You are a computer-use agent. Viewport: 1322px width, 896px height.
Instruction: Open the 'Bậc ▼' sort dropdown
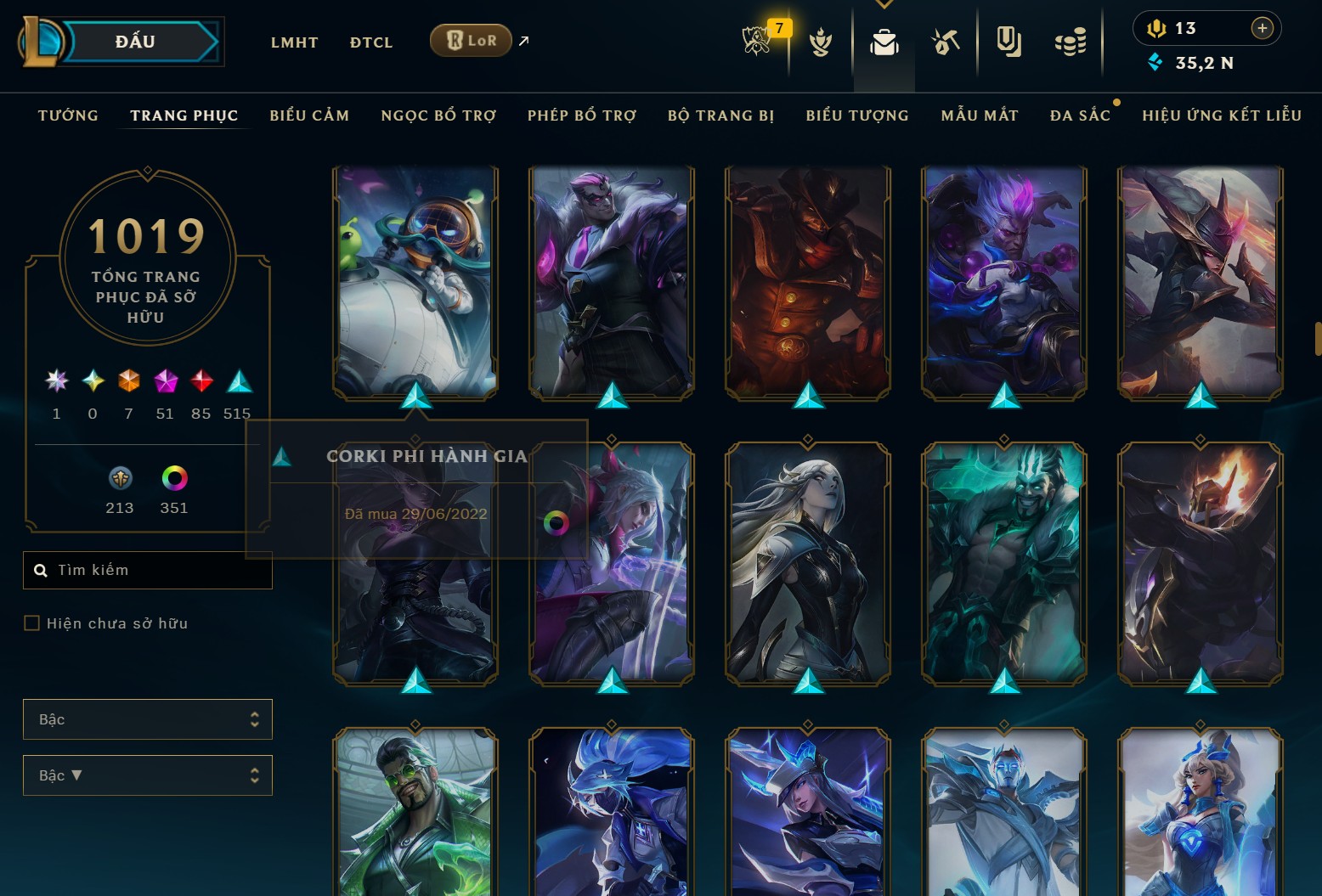[148, 775]
